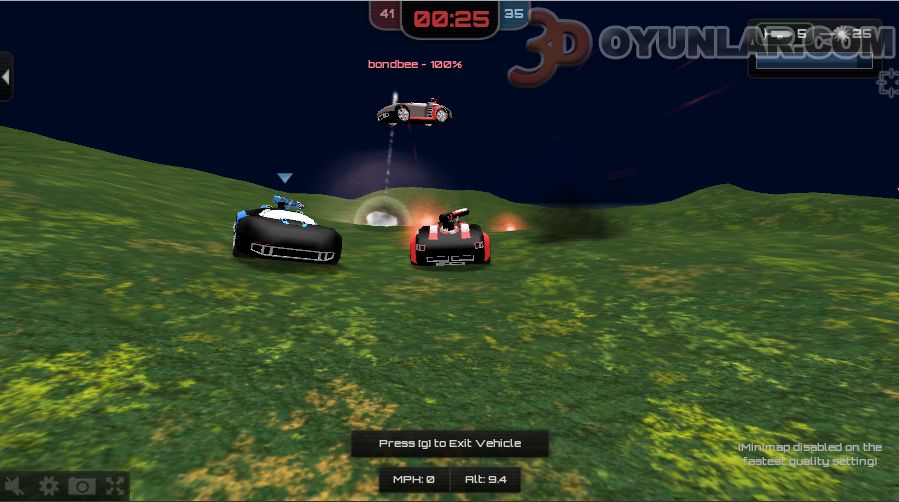Screen dimensions: 899x502
Task: Take a screenshot with the camera icon
Action: tap(82, 487)
